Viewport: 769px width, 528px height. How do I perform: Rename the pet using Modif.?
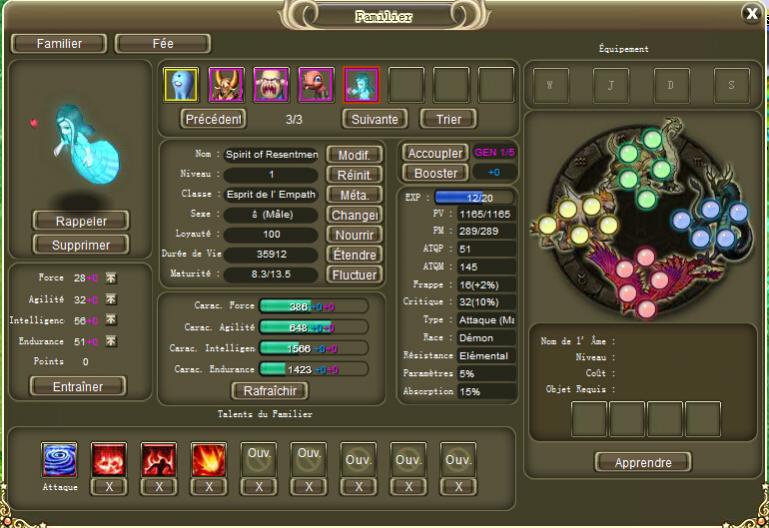tap(355, 155)
